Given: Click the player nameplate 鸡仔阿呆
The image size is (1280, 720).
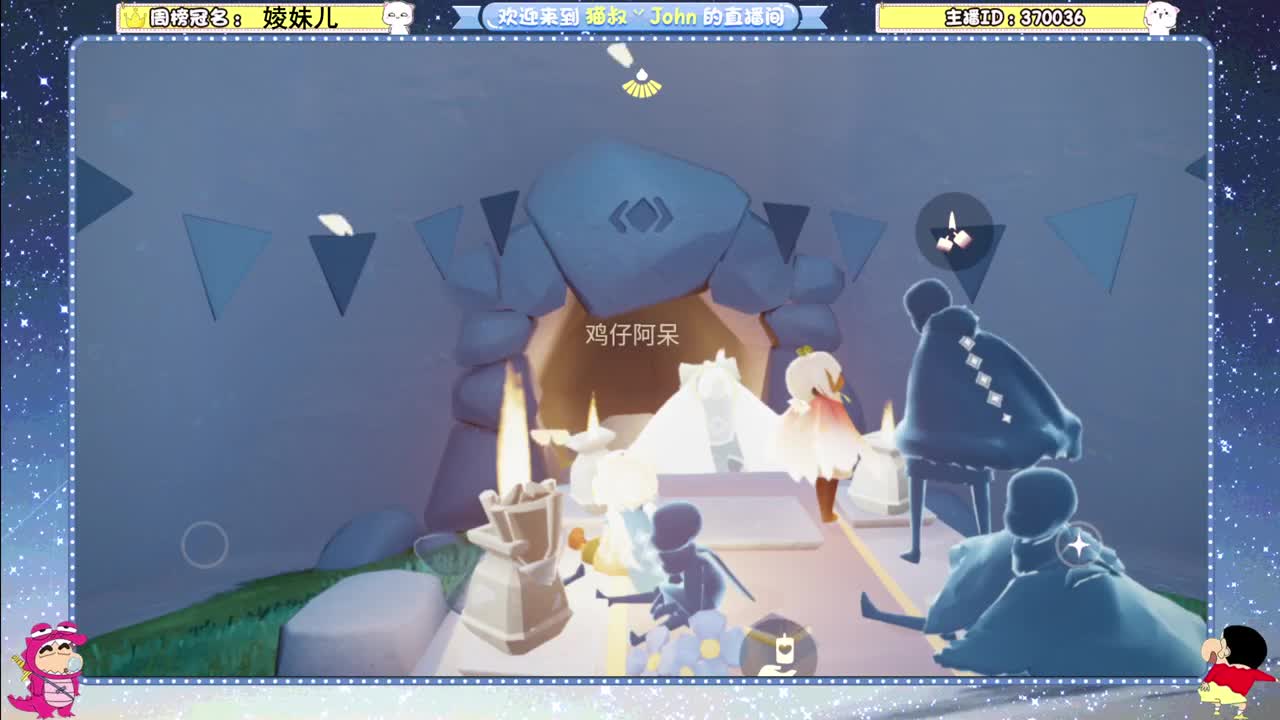Looking at the screenshot, I should 632,334.
